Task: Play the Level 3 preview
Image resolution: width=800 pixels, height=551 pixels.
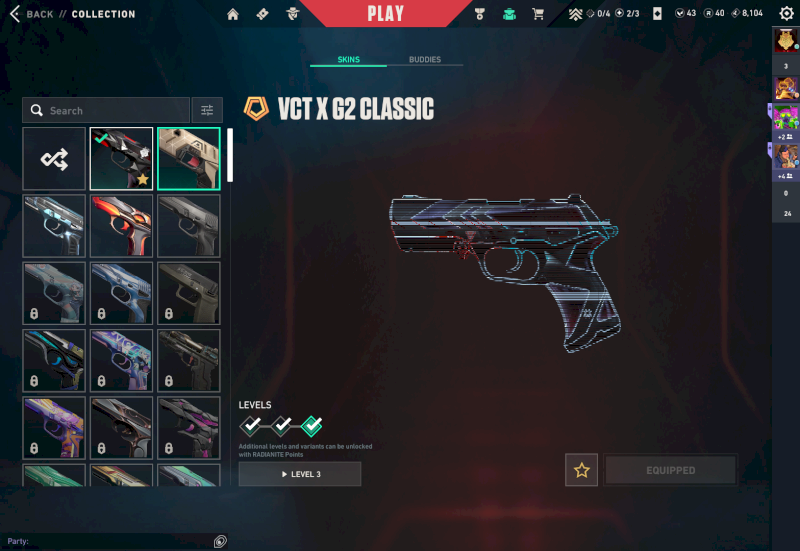Action: pyautogui.click(x=300, y=474)
